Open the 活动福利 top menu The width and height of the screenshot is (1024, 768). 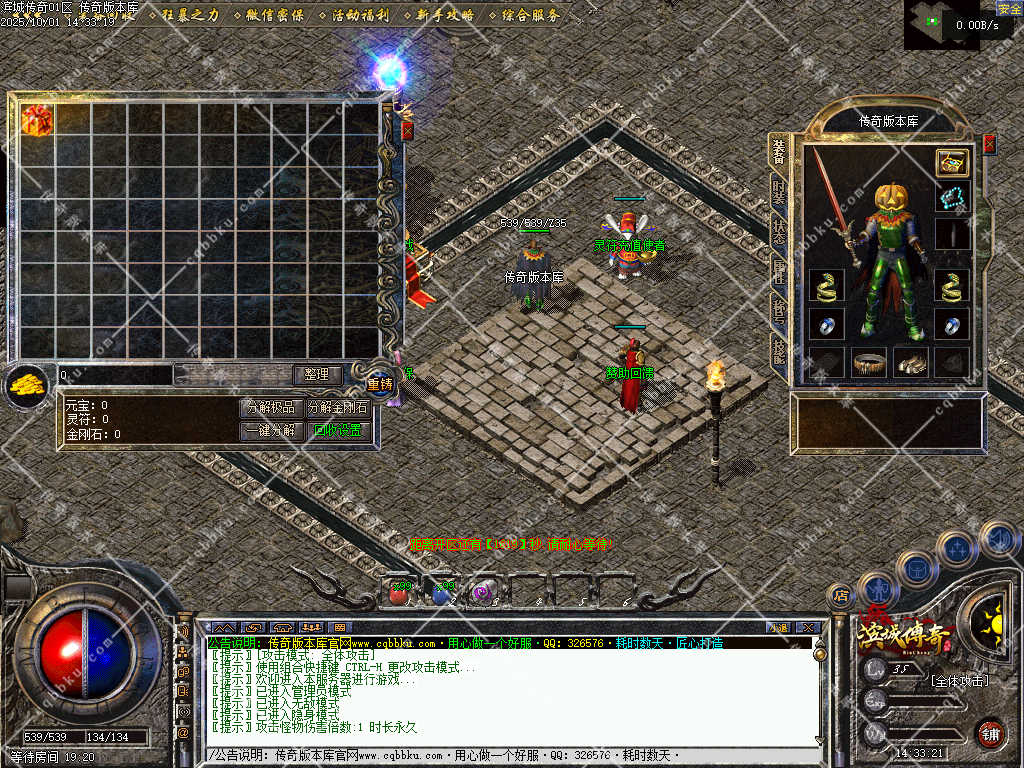pyautogui.click(x=359, y=15)
